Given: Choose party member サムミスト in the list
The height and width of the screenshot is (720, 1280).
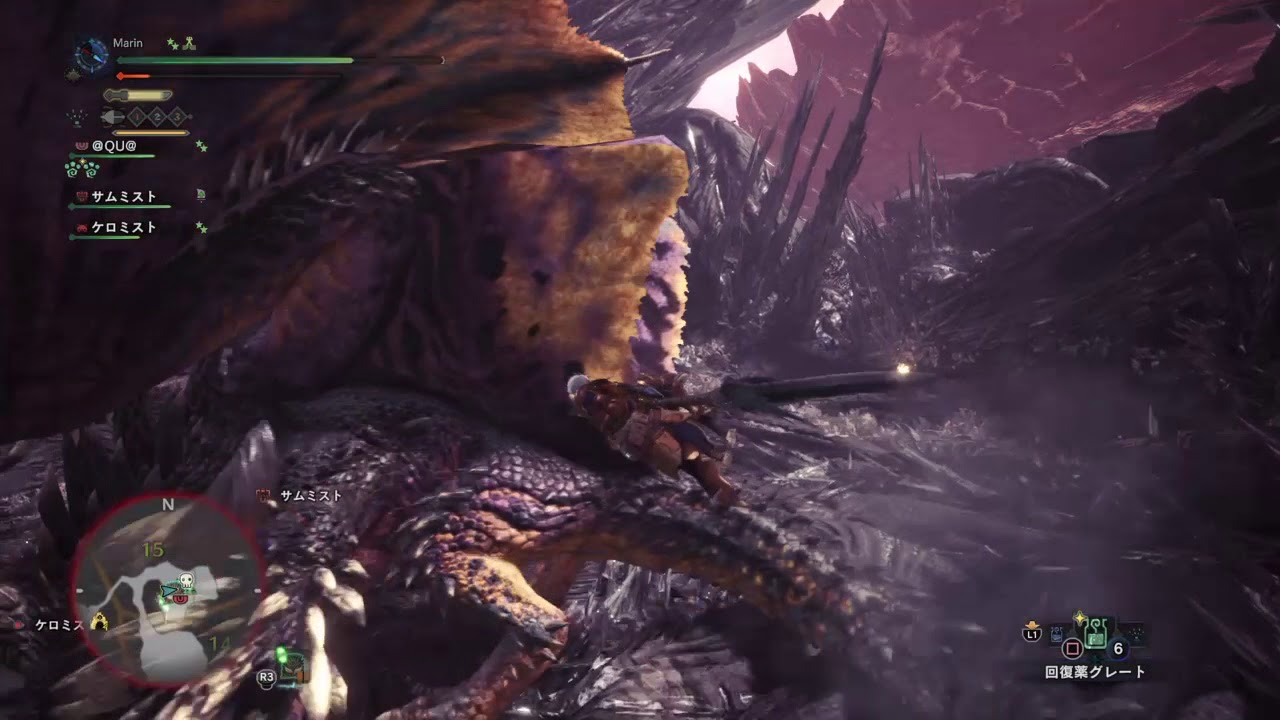Looking at the screenshot, I should pyautogui.click(x=123, y=197).
